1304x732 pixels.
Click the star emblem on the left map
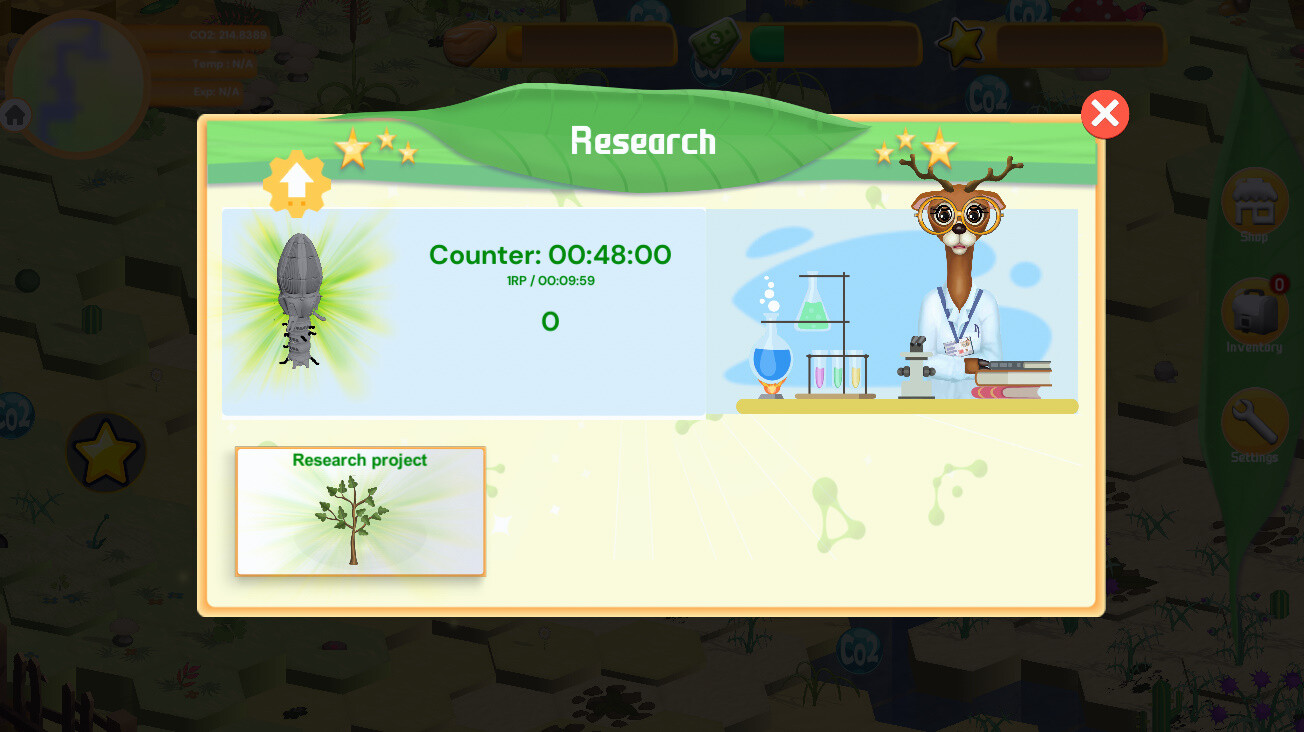point(105,450)
